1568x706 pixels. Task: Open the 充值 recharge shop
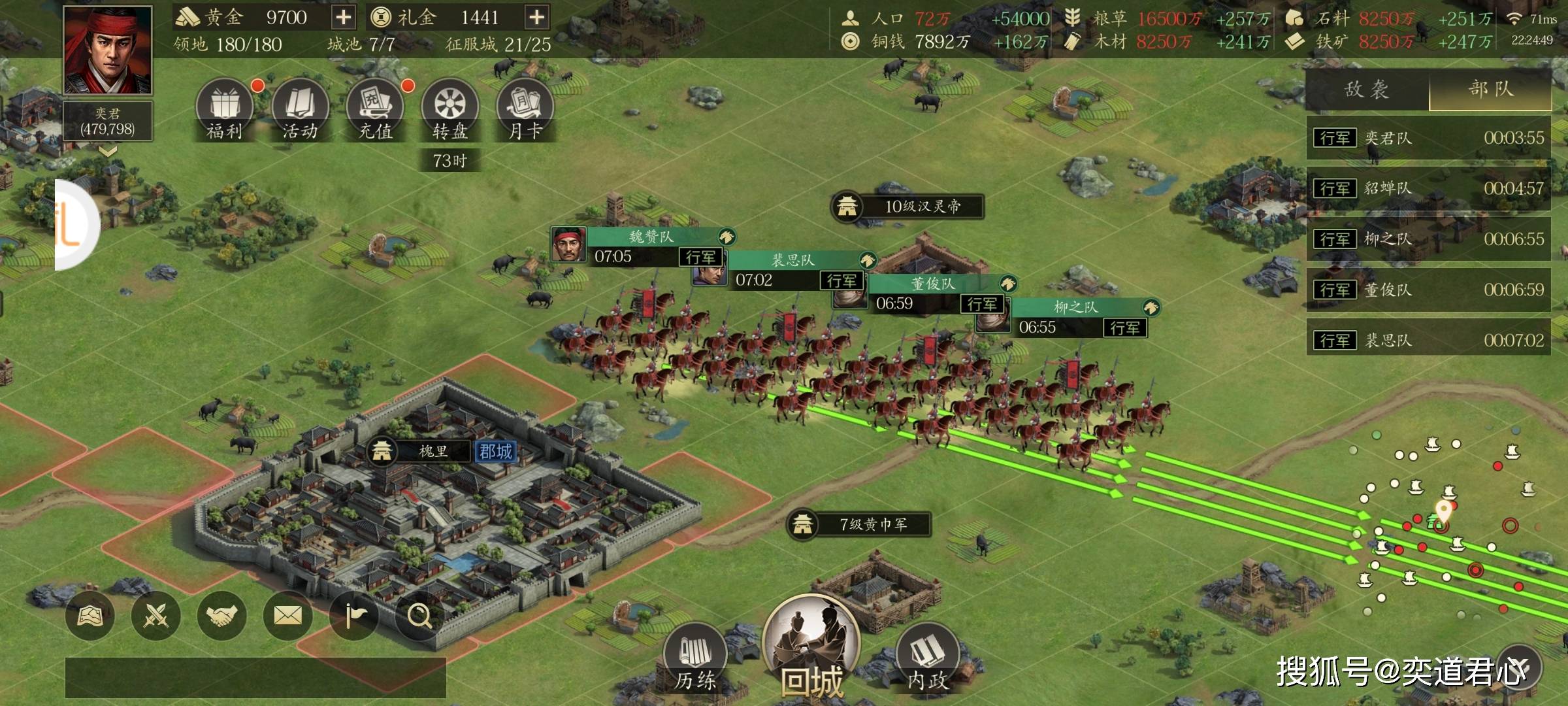point(375,110)
